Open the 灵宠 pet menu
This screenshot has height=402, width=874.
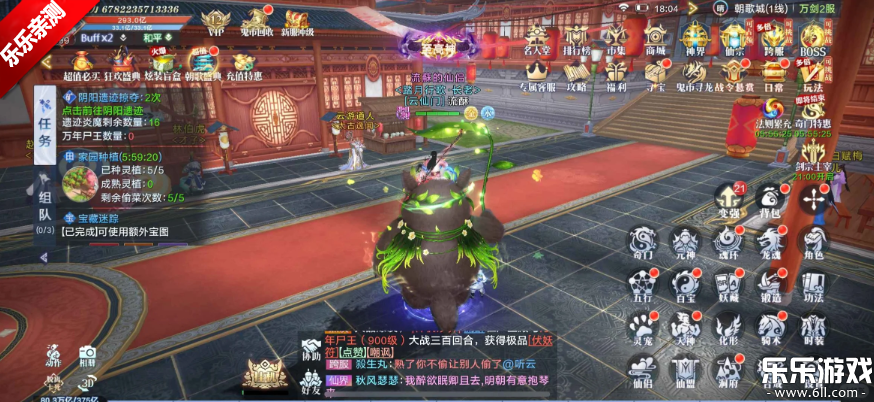point(643,327)
